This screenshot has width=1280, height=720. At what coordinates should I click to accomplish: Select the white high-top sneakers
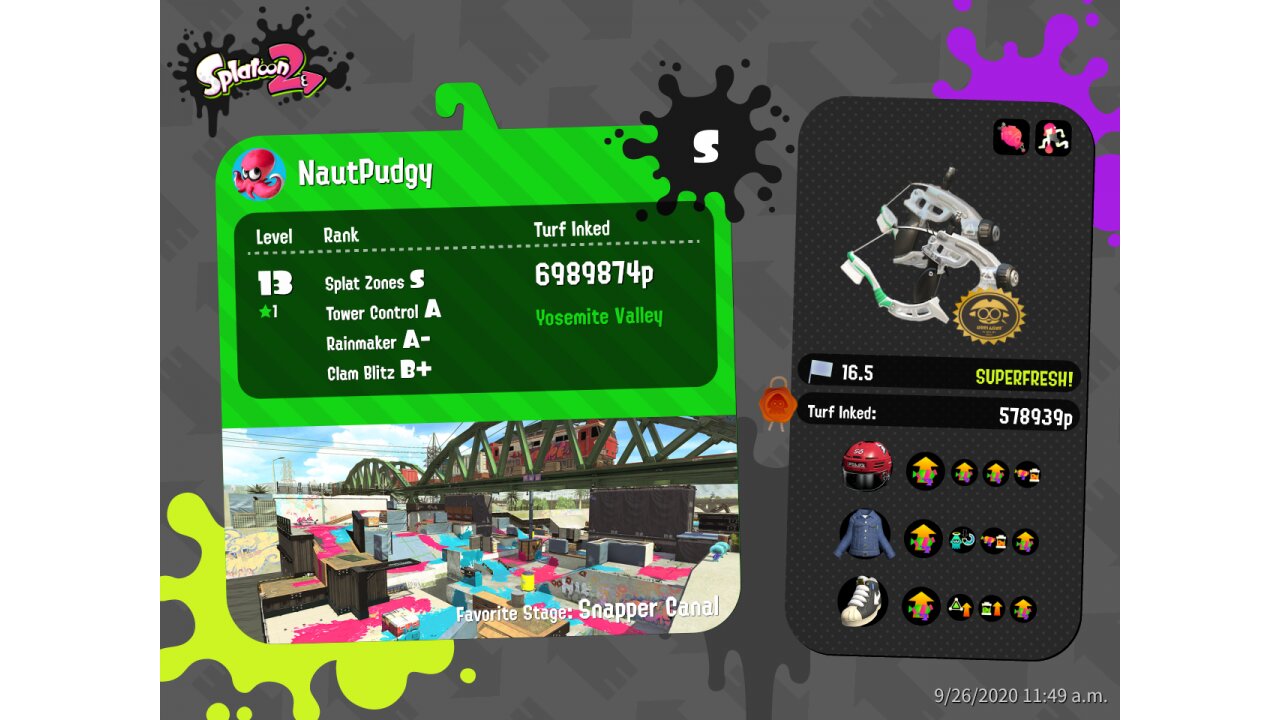pyautogui.click(x=863, y=601)
